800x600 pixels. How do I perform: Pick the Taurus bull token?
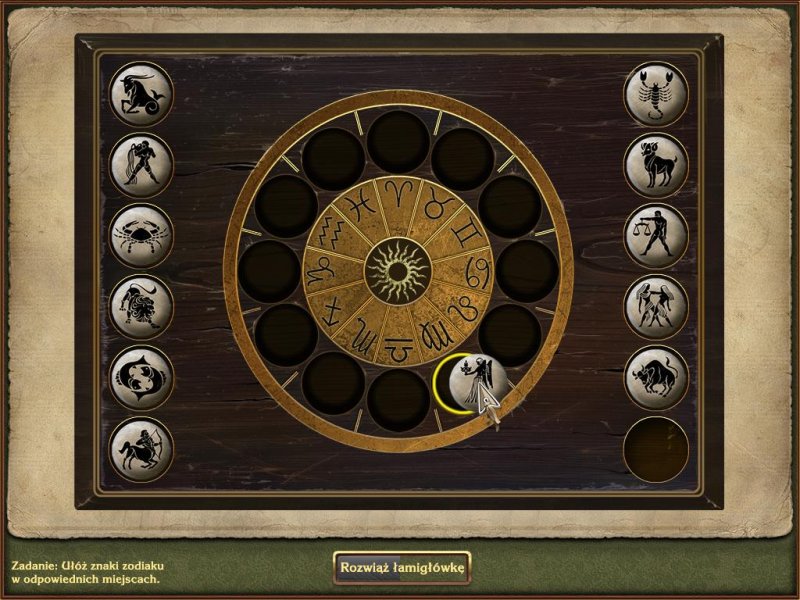click(656, 378)
